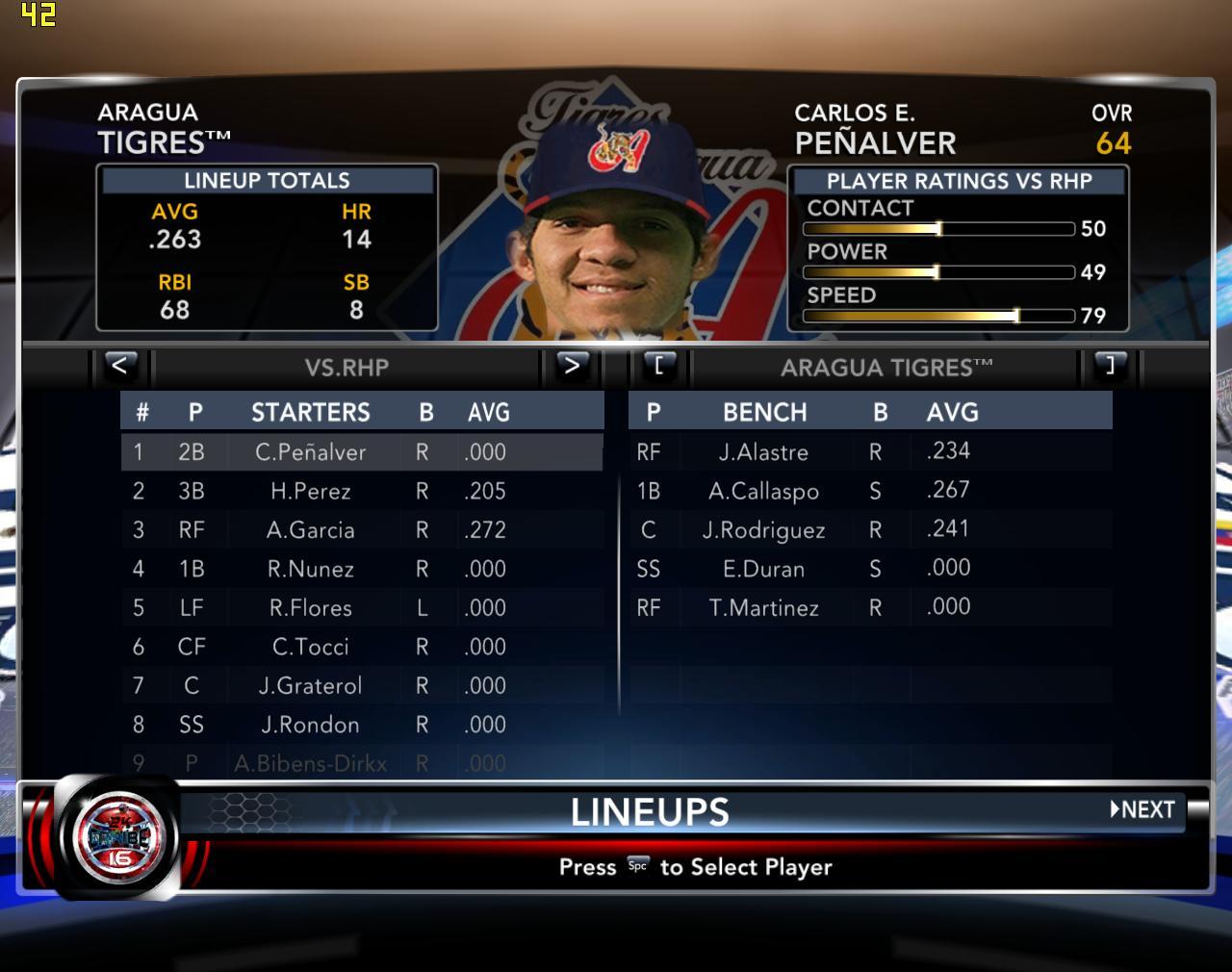Select bench catcher J.Rodriguez
The height and width of the screenshot is (972, 1232).
point(763,530)
